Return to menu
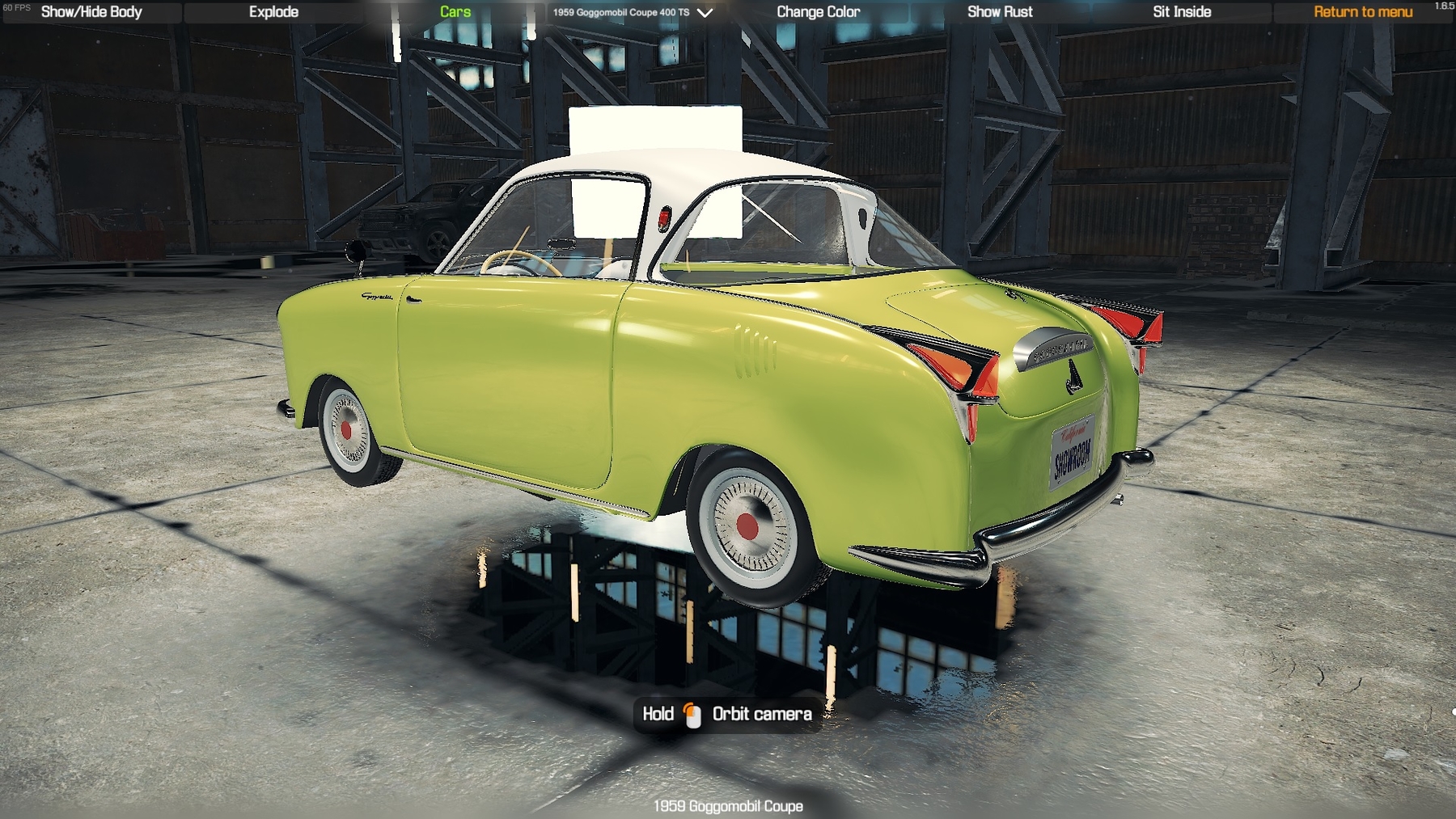 click(x=1362, y=12)
